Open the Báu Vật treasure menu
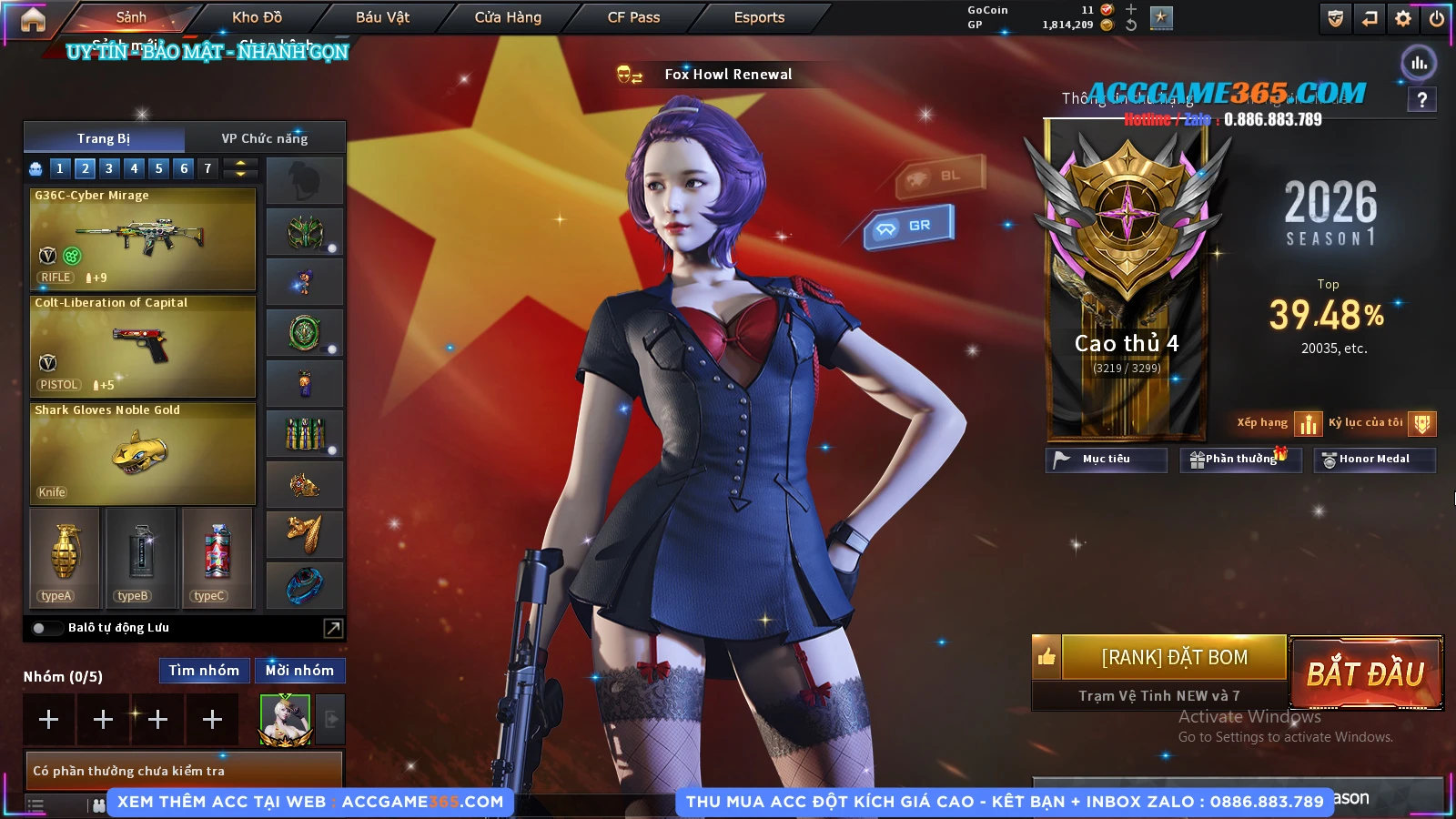The image size is (1456, 819). pyautogui.click(x=382, y=17)
